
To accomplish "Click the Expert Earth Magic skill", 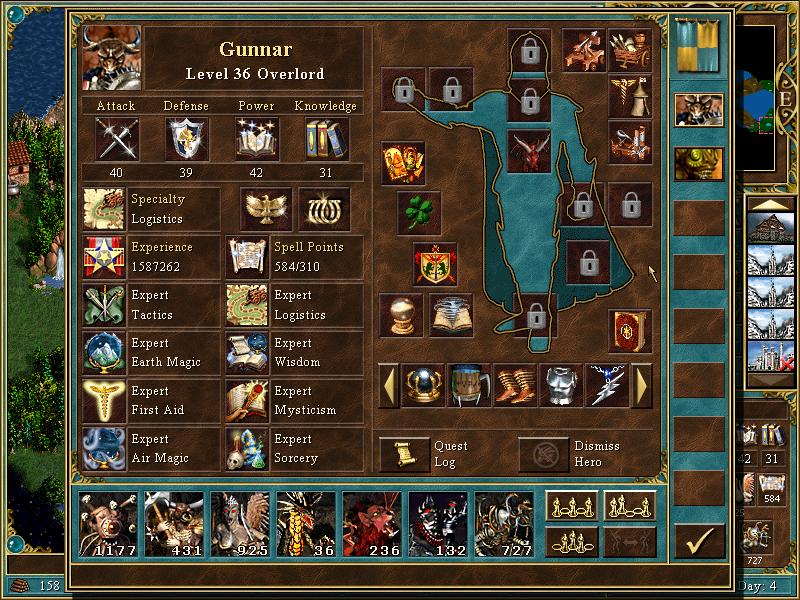I will (106, 353).
